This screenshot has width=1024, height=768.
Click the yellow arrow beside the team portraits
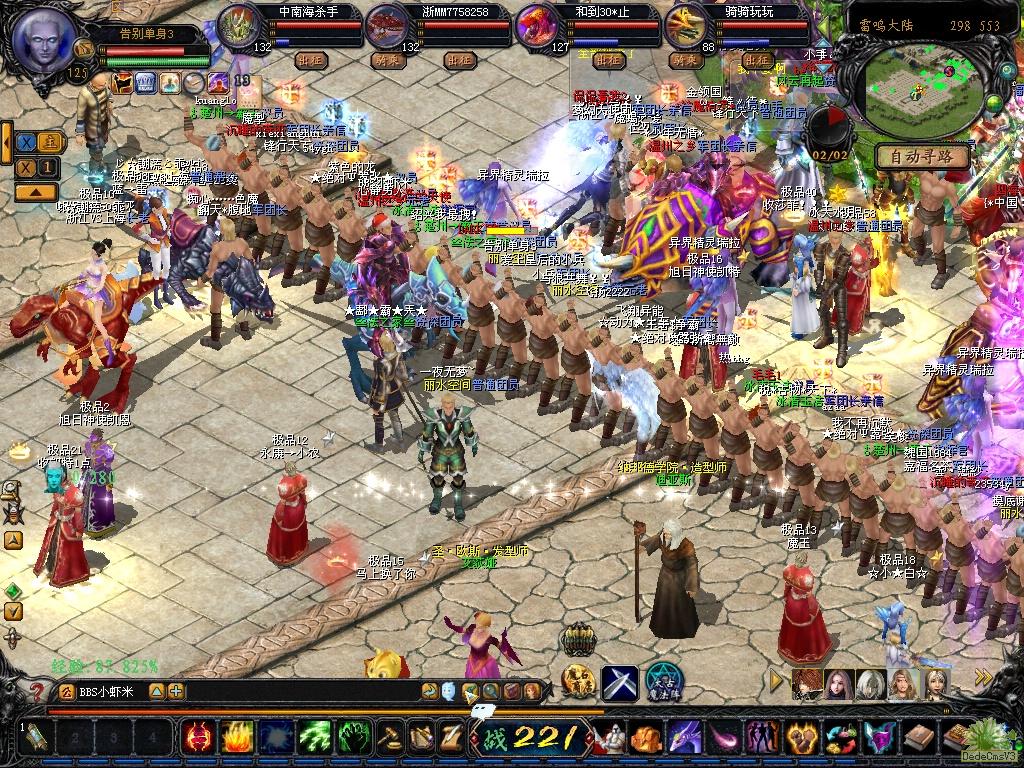[x=776, y=682]
